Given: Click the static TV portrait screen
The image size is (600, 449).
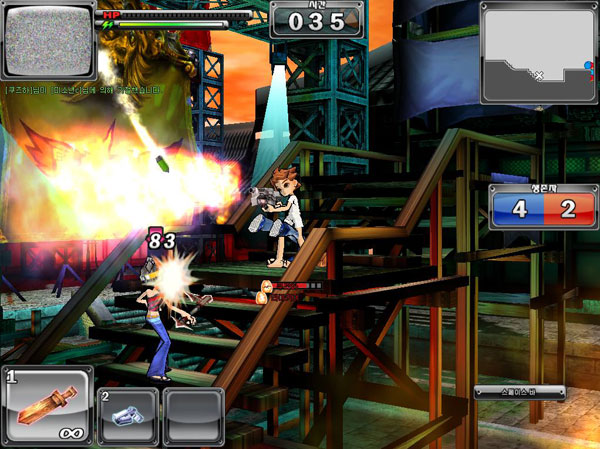Looking at the screenshot, I should [x=48, y=42].
